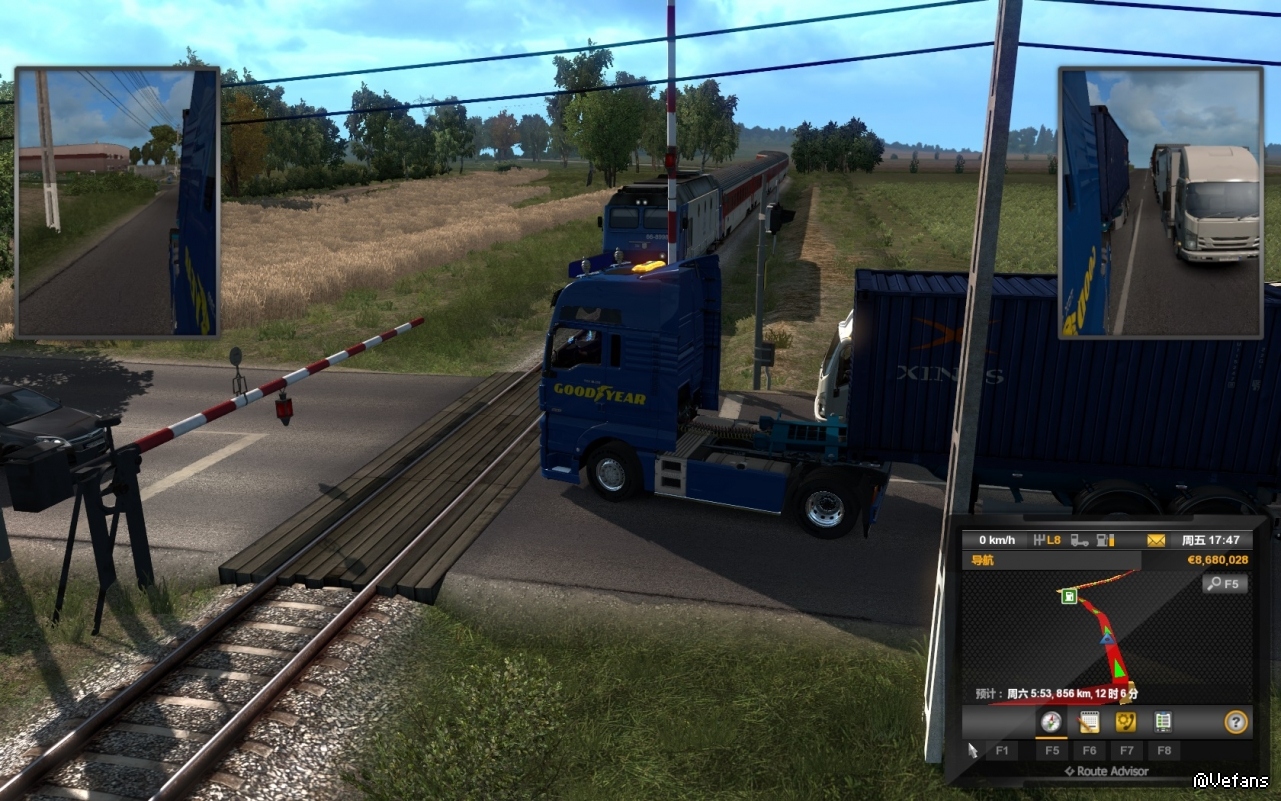Open the question mark help button
Viewport: 1281px width, 801px height.
click(x=1236, y=722)
